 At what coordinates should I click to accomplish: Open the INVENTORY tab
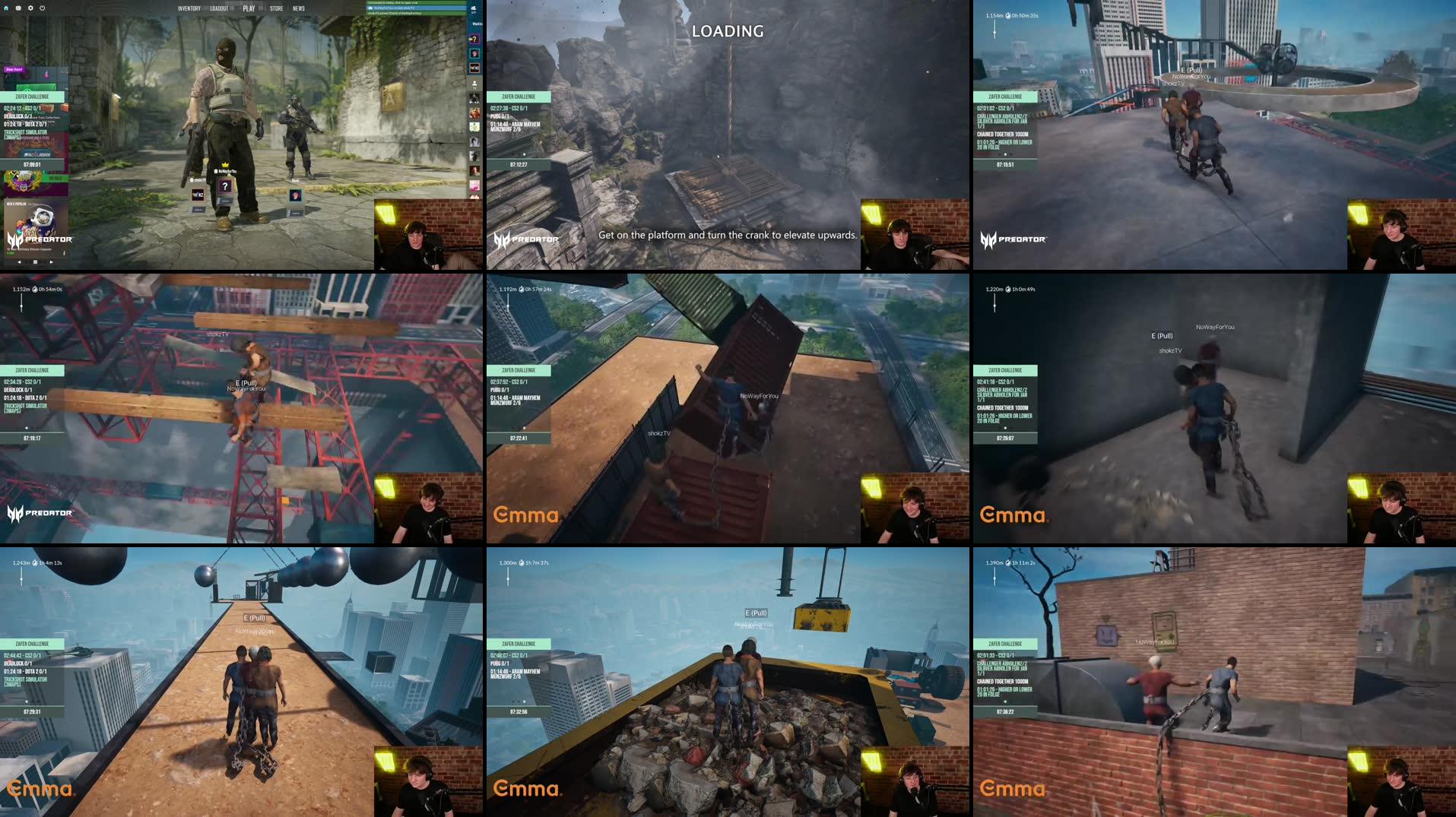coord(189,8)
